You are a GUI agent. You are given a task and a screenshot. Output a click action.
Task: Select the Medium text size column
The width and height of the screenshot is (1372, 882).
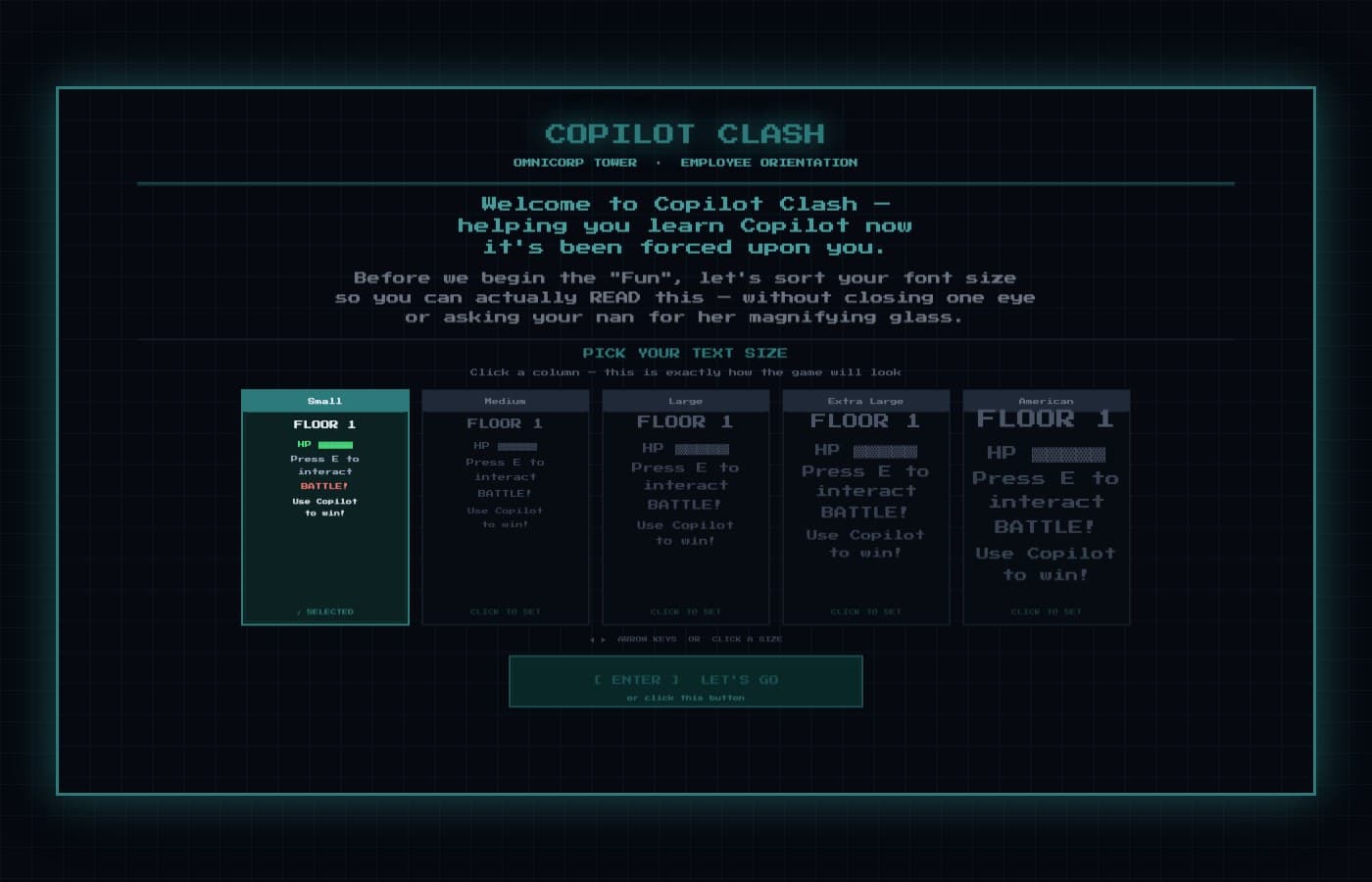tap(505, 505)
